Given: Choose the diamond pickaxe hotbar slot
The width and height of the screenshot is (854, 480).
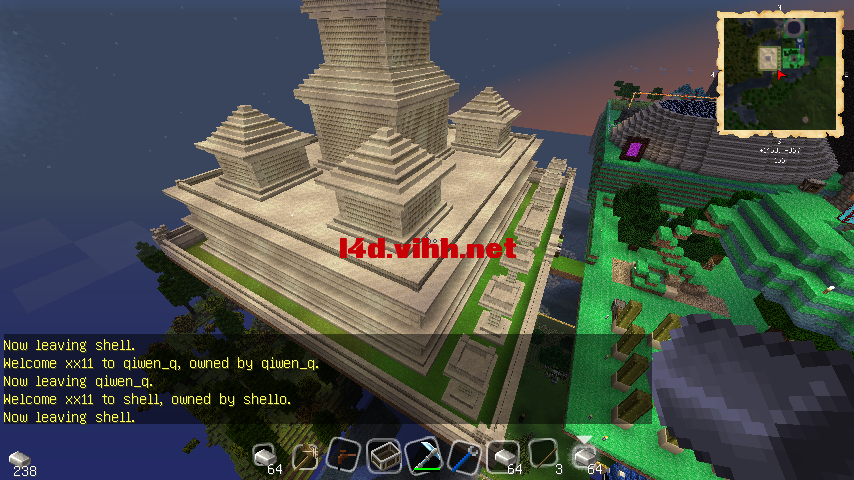Looking at the screenshot, I should point(424,457).
